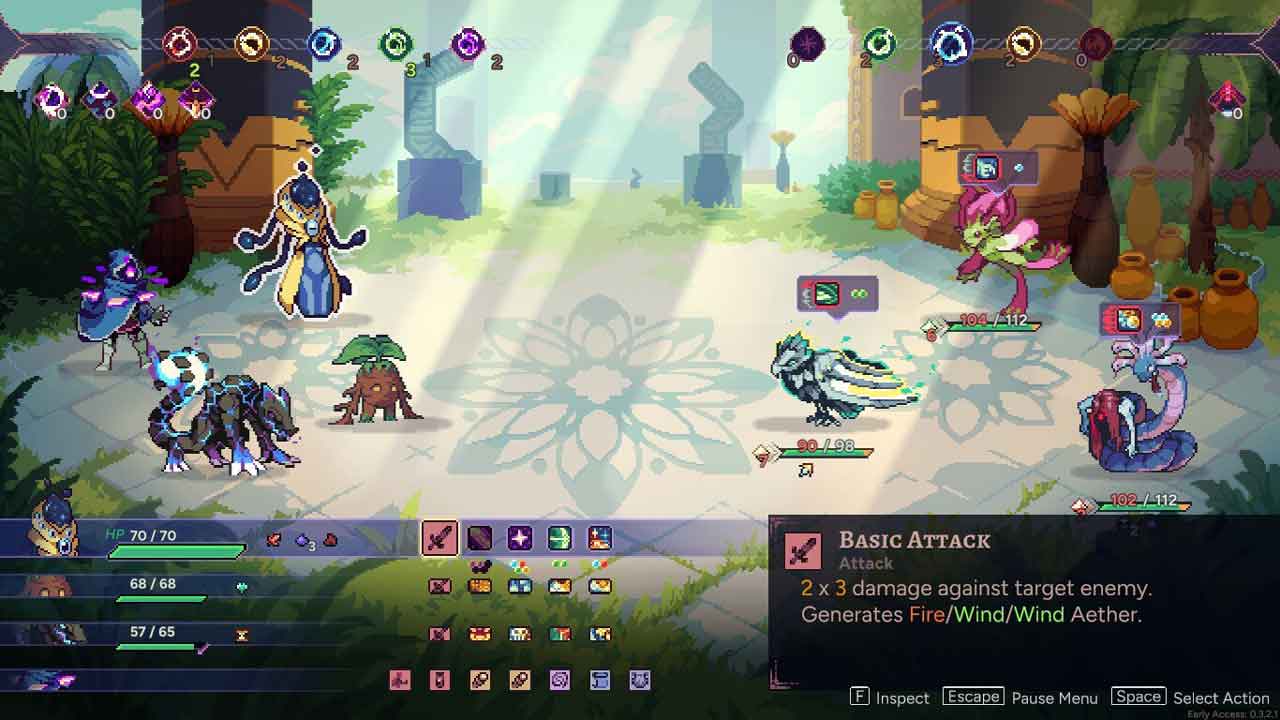
Task: Select the first party member's 70/70 HP row
Action: [x=180, y=541]
